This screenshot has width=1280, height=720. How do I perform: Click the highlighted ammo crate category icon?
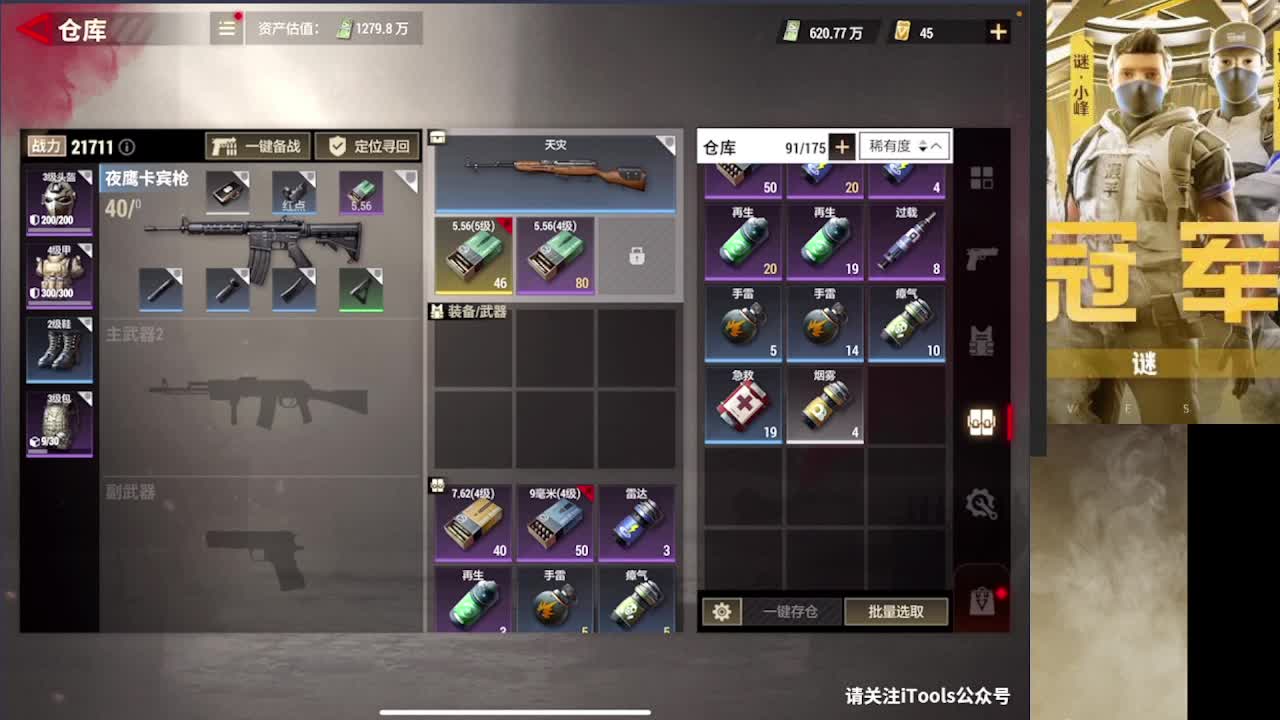pyautogui.click(x=981, y=422)
